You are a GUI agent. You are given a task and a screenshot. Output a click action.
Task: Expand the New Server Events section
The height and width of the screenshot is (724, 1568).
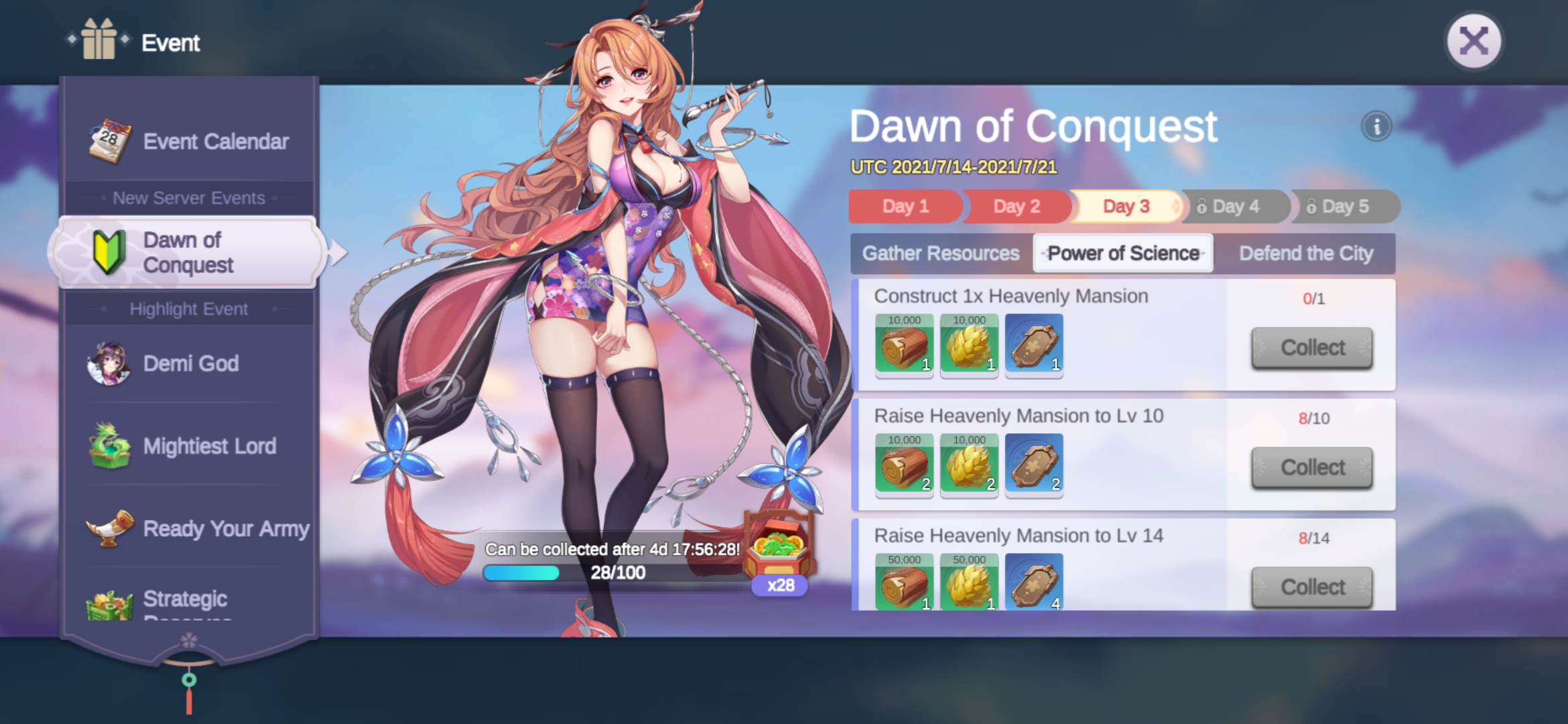(188, 198)
